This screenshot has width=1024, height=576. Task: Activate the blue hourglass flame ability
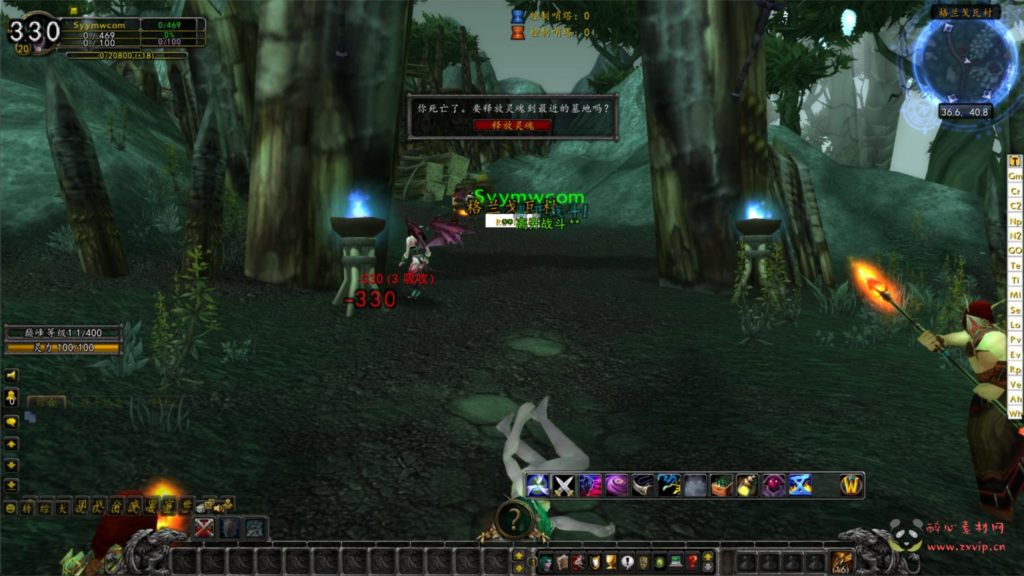799,485
